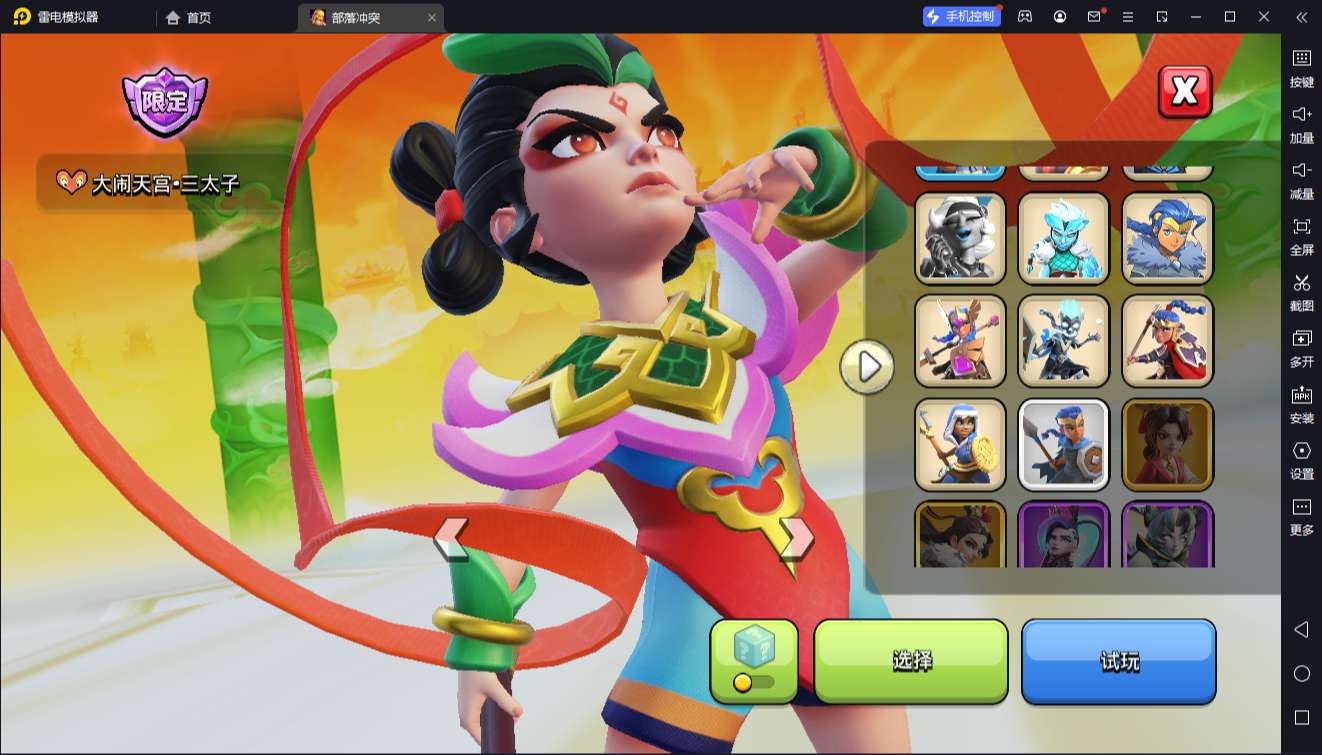Rotate the character left with arrow
Screen dimensions: 1322x755
pyautogui.click(x=452, y=538)
